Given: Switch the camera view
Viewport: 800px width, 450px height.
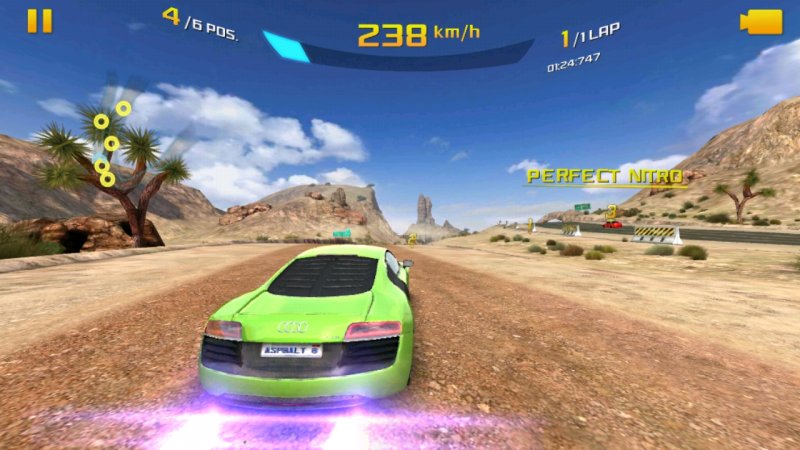Looking at the screenshot, I should coord(760,22).
